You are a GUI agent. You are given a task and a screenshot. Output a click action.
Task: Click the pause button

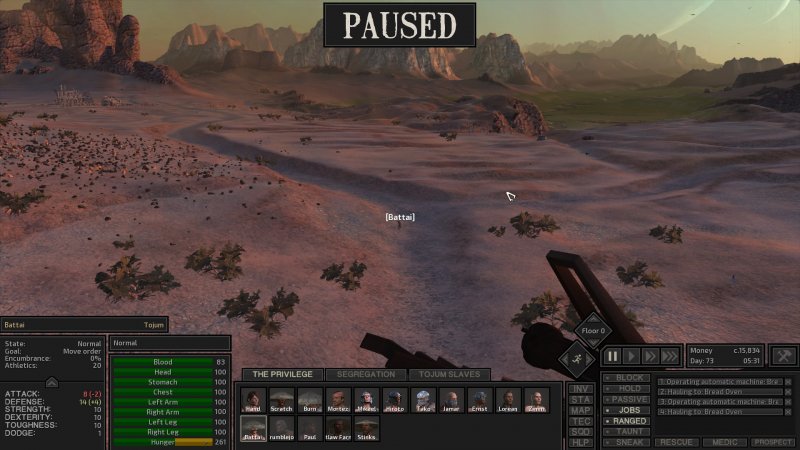tap(611, 355)
